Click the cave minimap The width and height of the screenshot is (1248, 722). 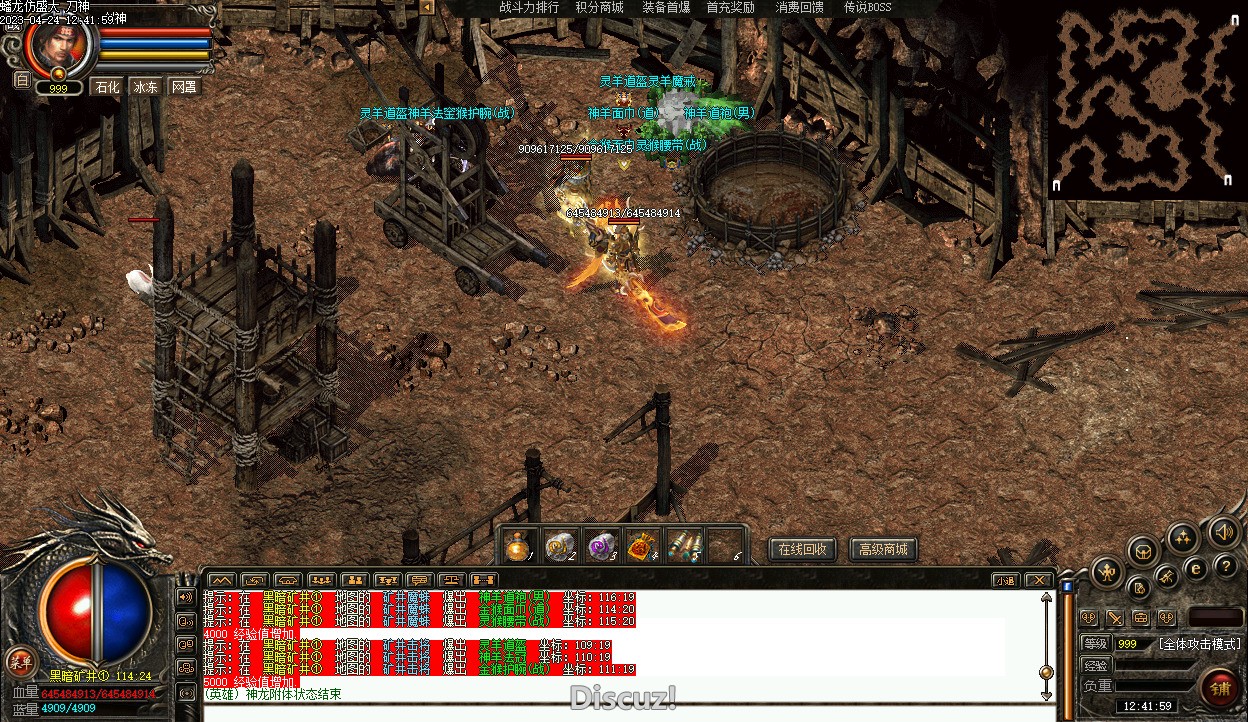pyautogui.click(x=1146, y=100)
